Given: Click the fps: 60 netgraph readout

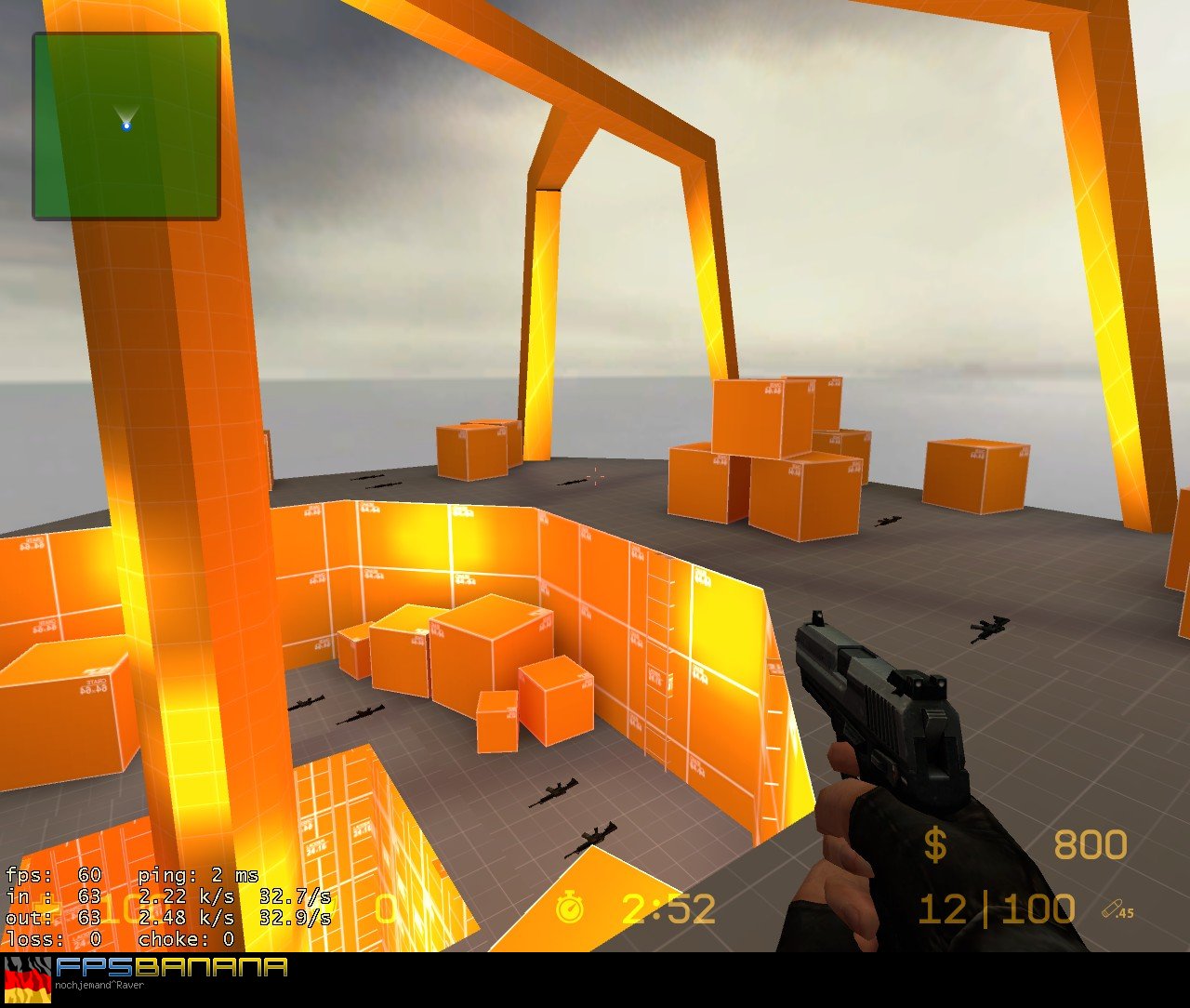Looking at the screenshot, I should tap(56, 875).
